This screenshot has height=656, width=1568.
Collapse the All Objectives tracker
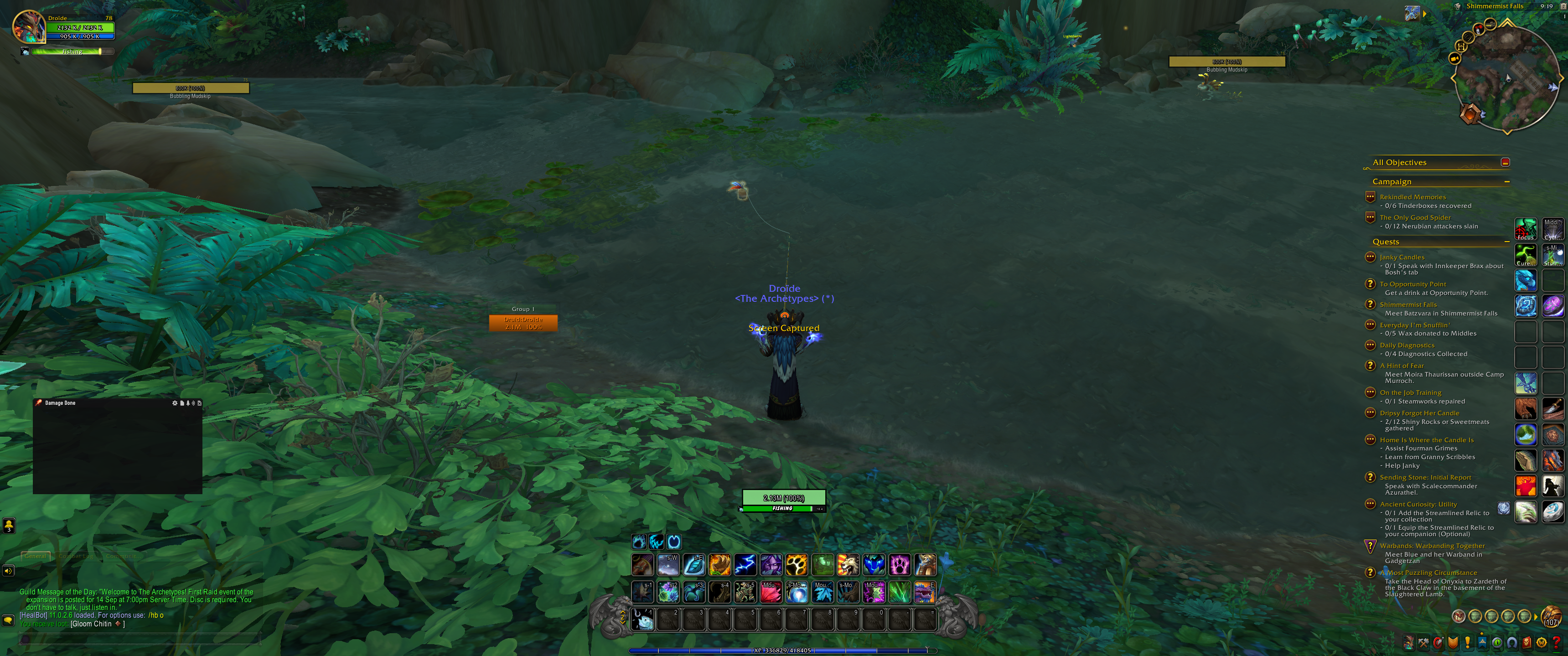tap(1505, 162)
